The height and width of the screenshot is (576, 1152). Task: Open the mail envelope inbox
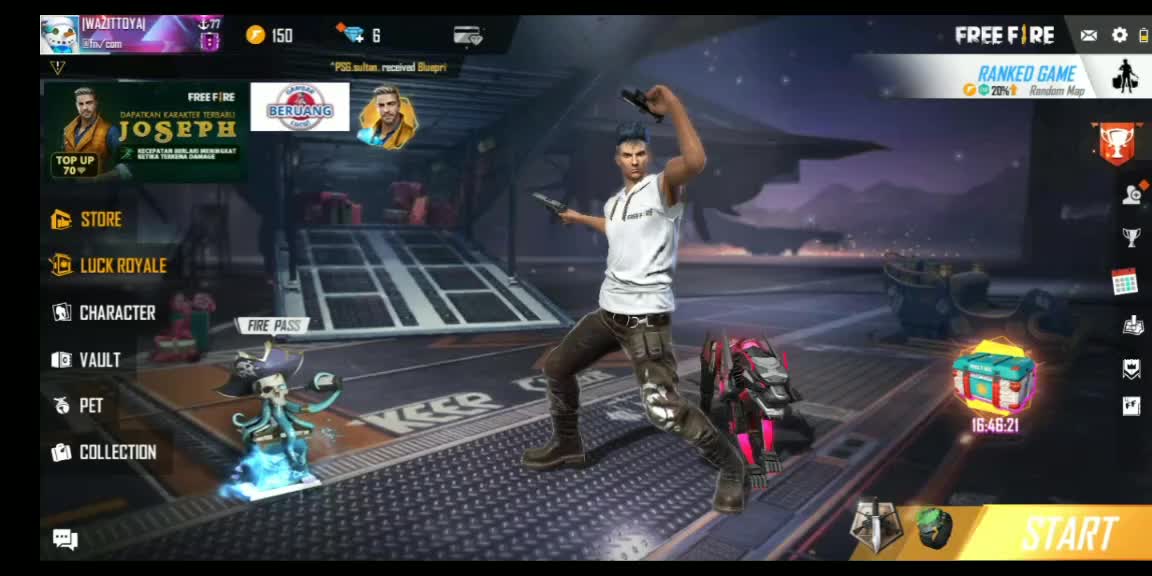click(1089, 36)
